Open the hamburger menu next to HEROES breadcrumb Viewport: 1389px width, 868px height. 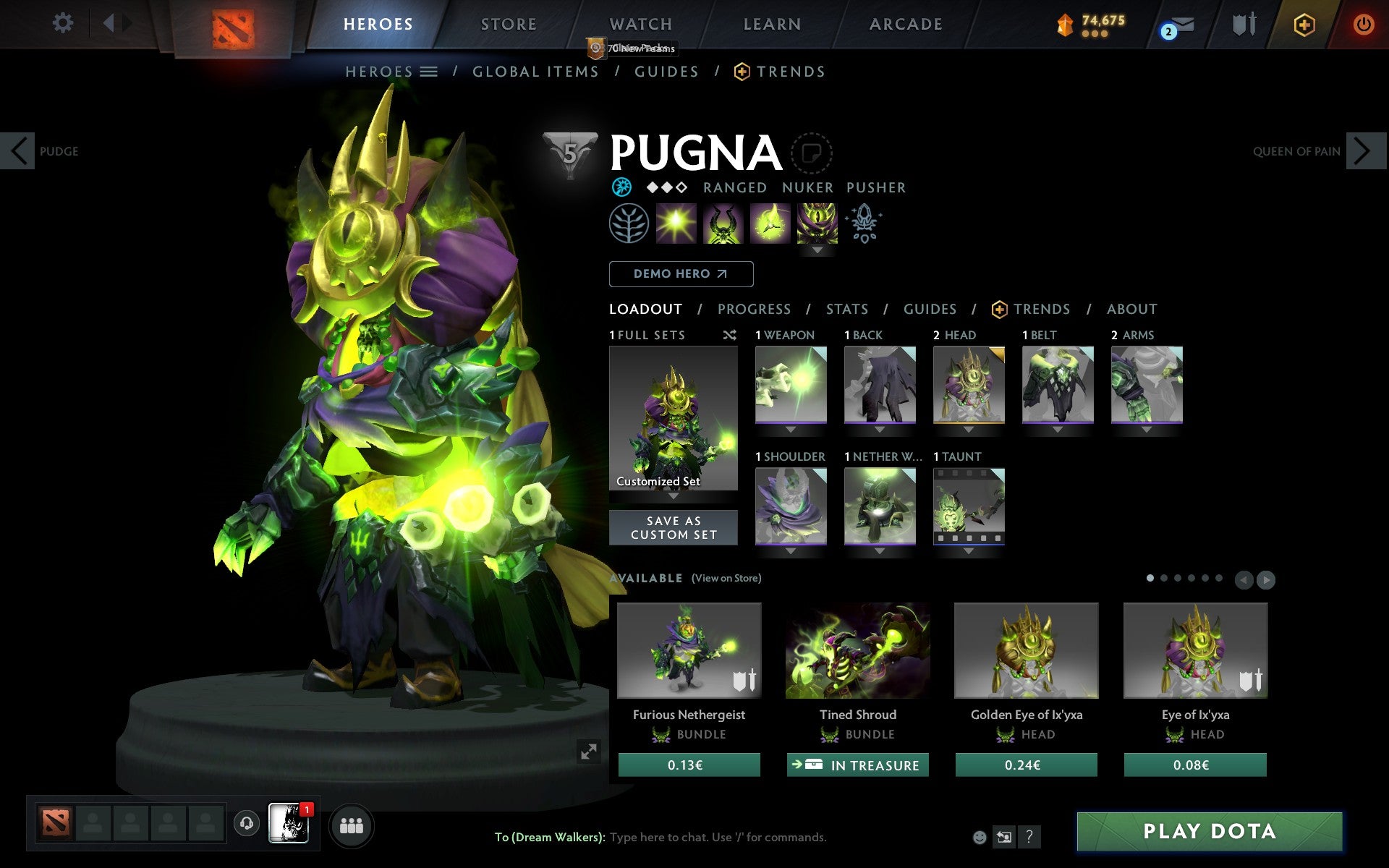(428, 72)
